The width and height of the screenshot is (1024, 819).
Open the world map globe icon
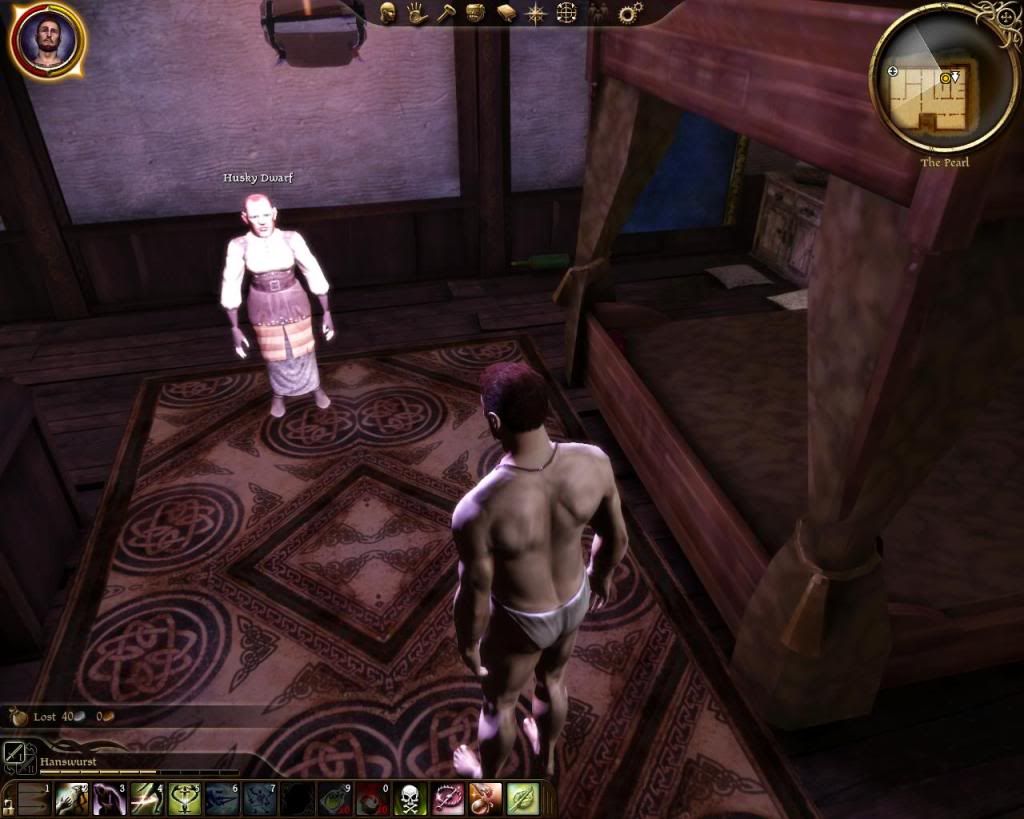566,13
